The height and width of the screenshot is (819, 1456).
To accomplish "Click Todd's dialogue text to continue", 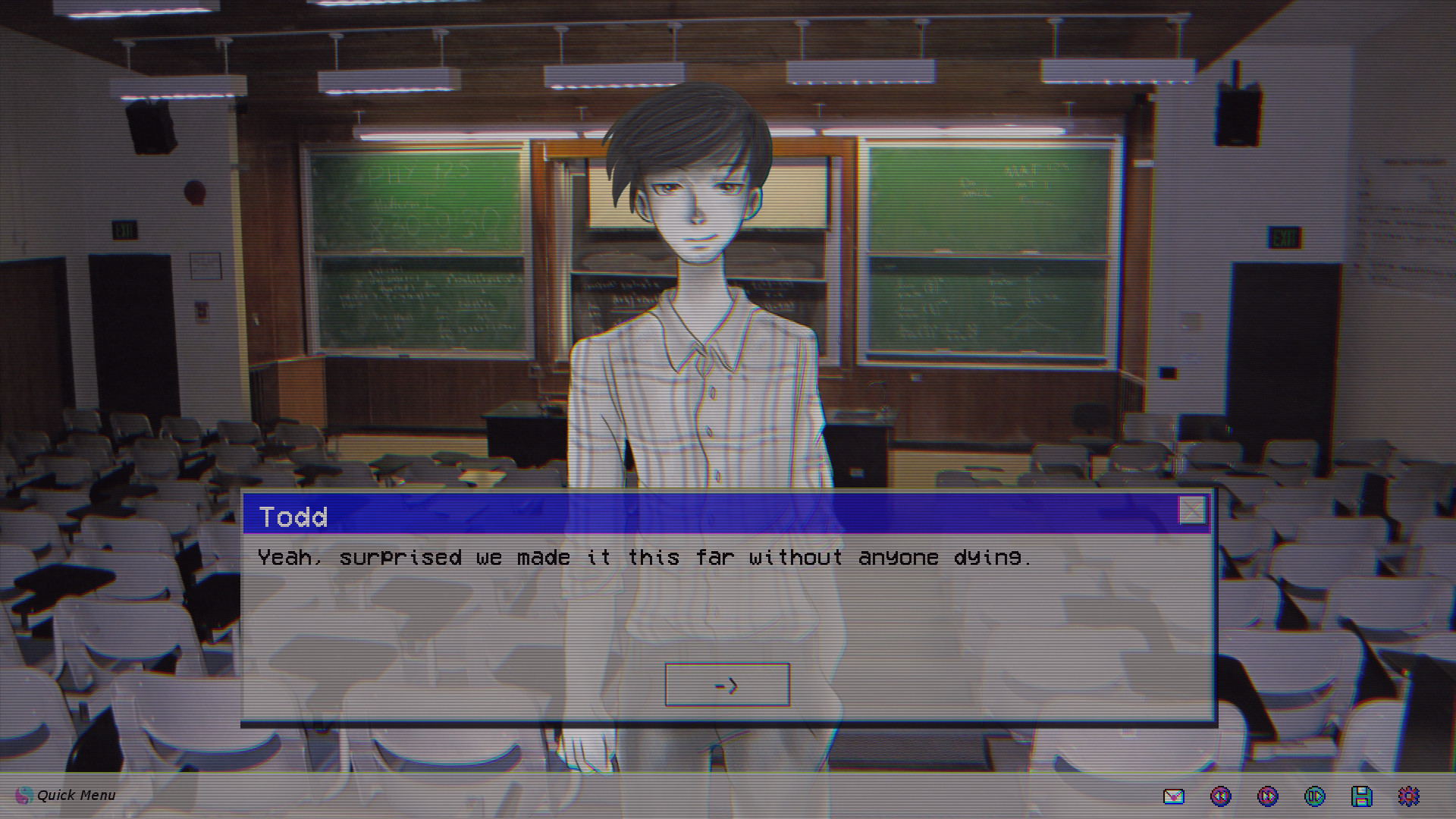I will tap(645, 557).
